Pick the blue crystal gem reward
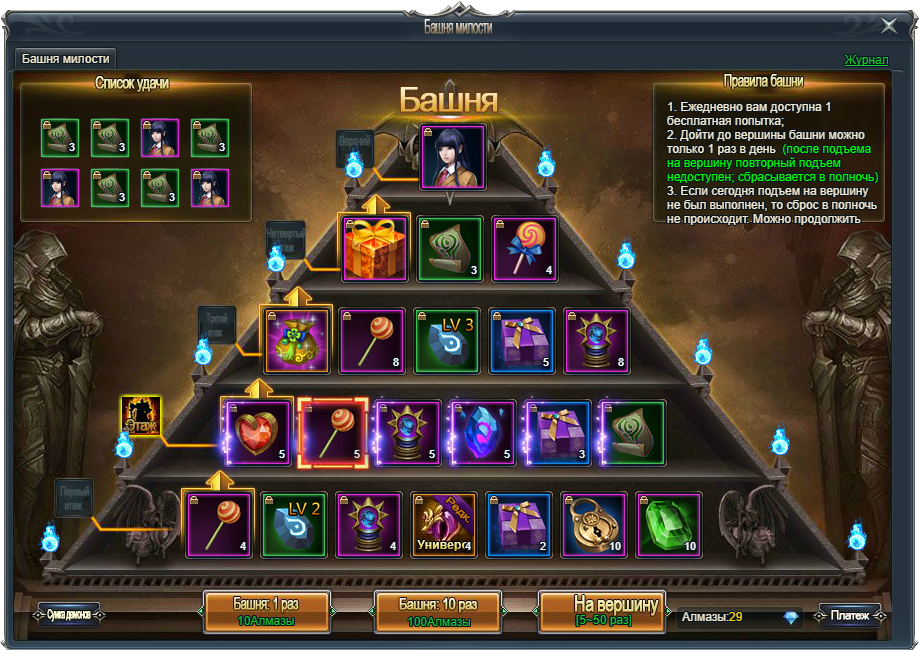Image resolution: width=919 pixels, height=650 pixels. [x=483, y=434]
